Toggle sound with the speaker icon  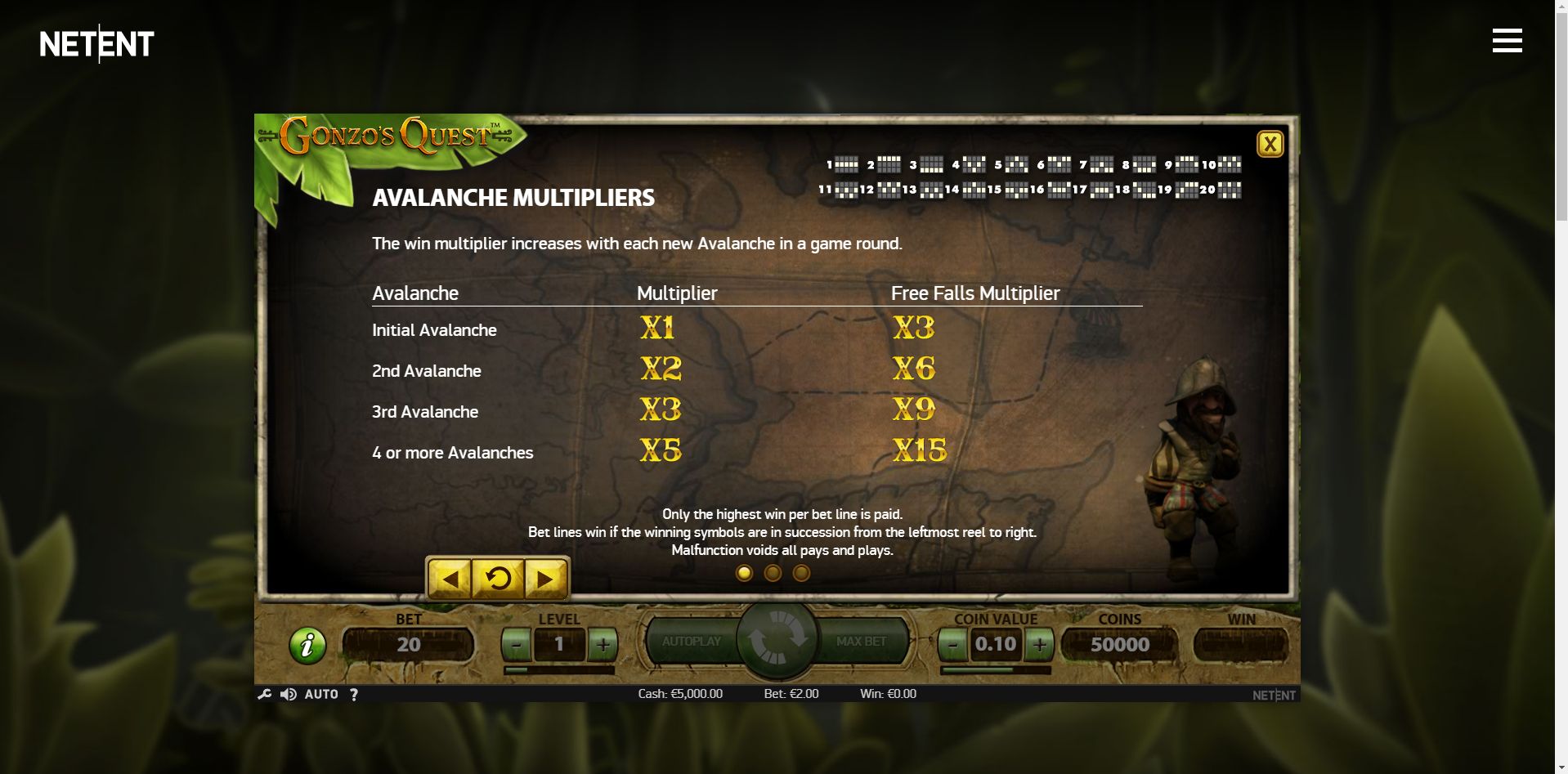tap(288, 695)
